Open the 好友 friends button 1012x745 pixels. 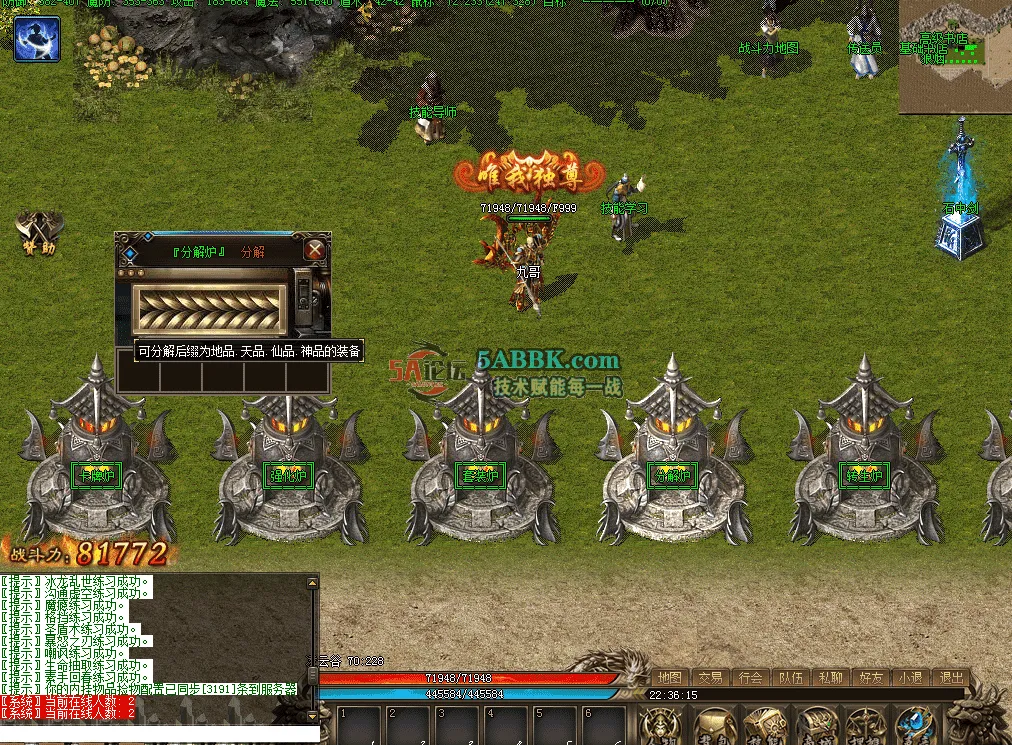[869, 677]
